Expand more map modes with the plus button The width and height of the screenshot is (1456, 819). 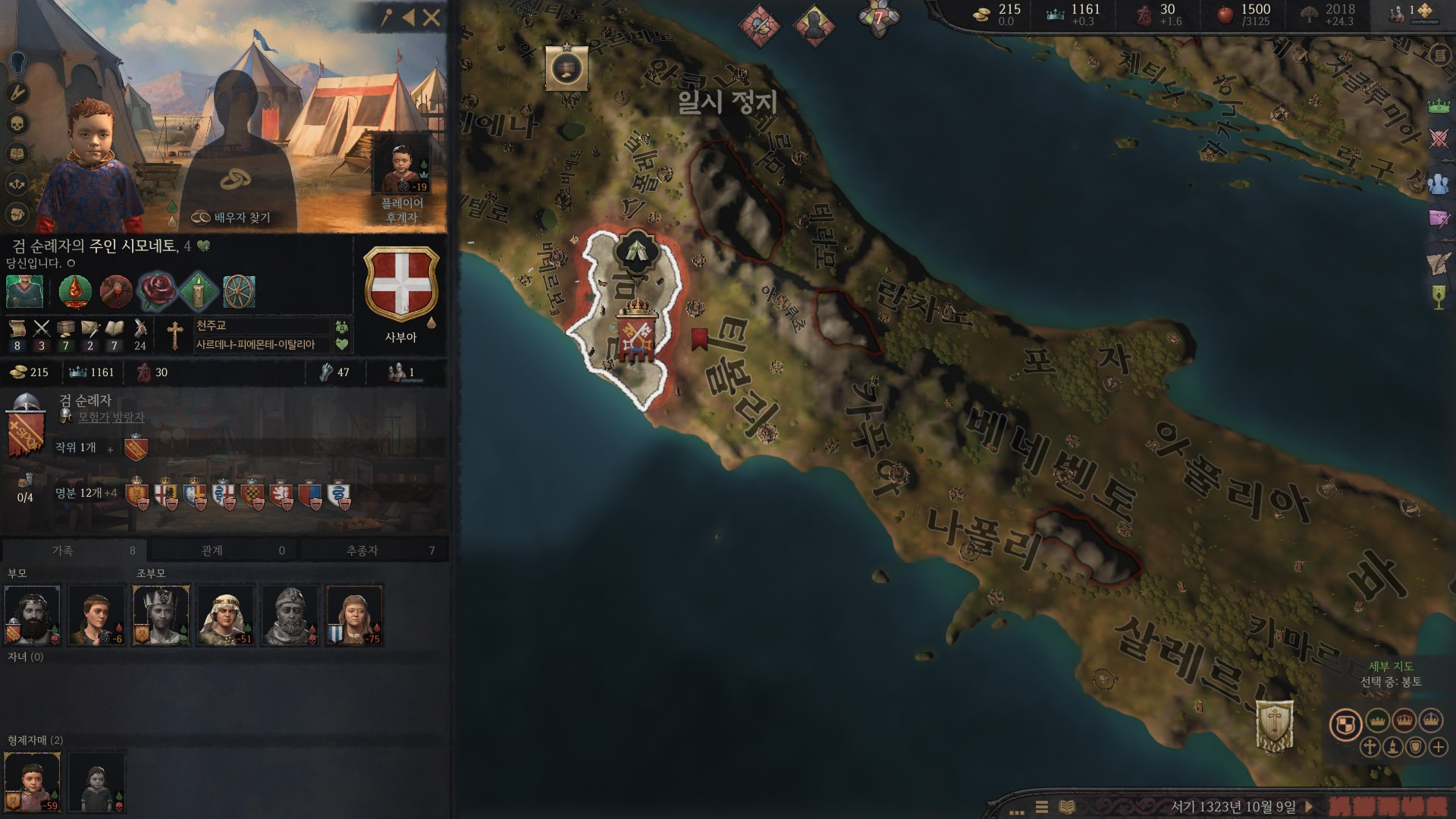pyautogui.click(x=1439, y=747)
